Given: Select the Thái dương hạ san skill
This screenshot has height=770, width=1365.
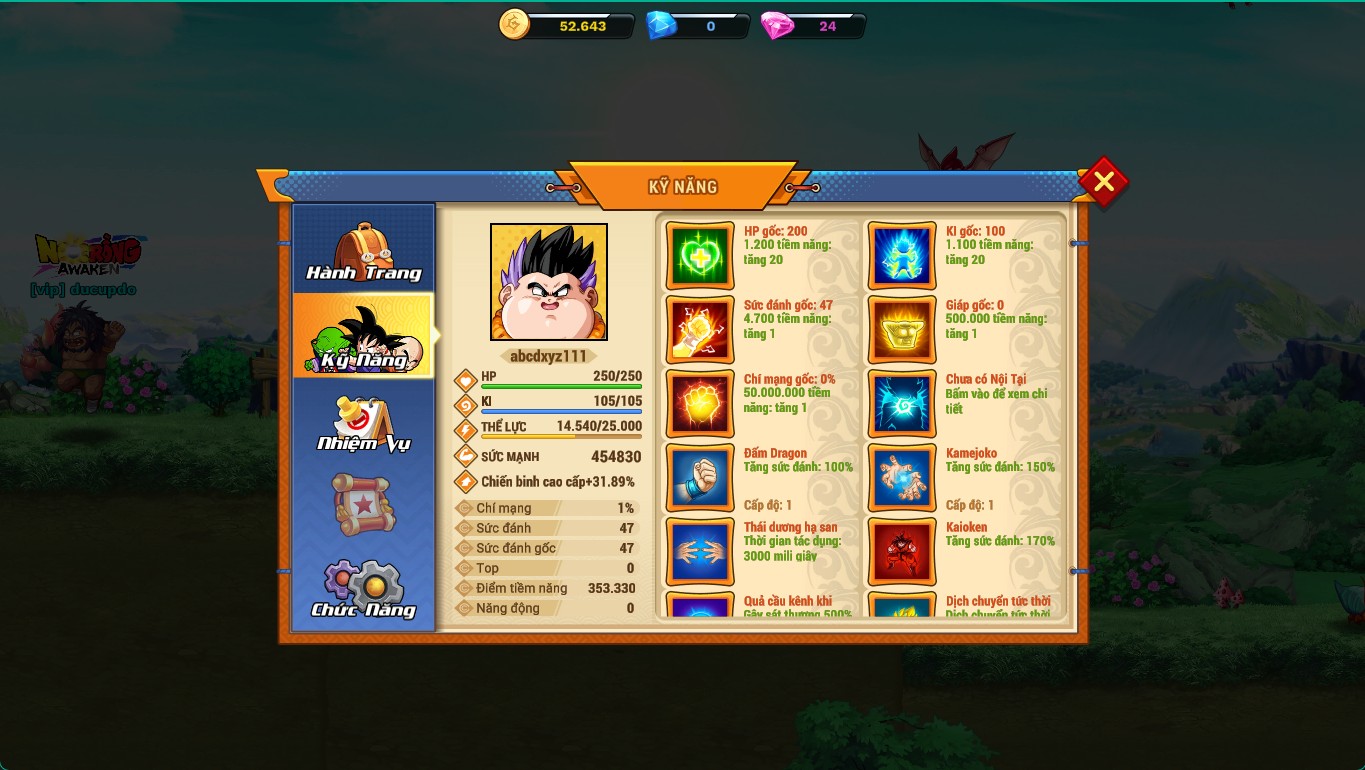Looking at the screenshot, I should 700,552.
